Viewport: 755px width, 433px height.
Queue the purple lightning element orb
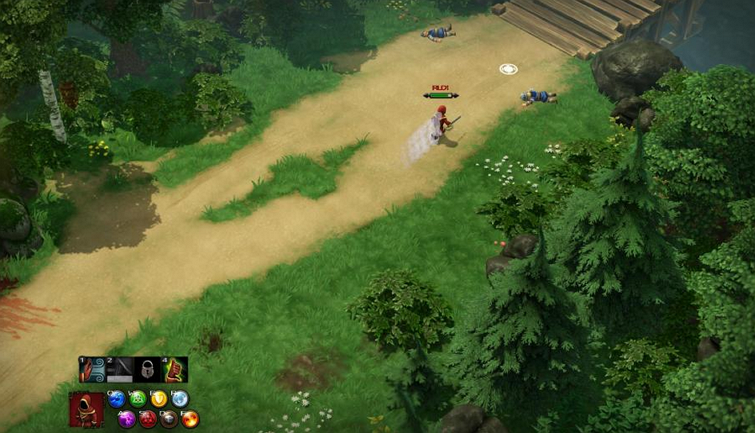pos(127,418)
